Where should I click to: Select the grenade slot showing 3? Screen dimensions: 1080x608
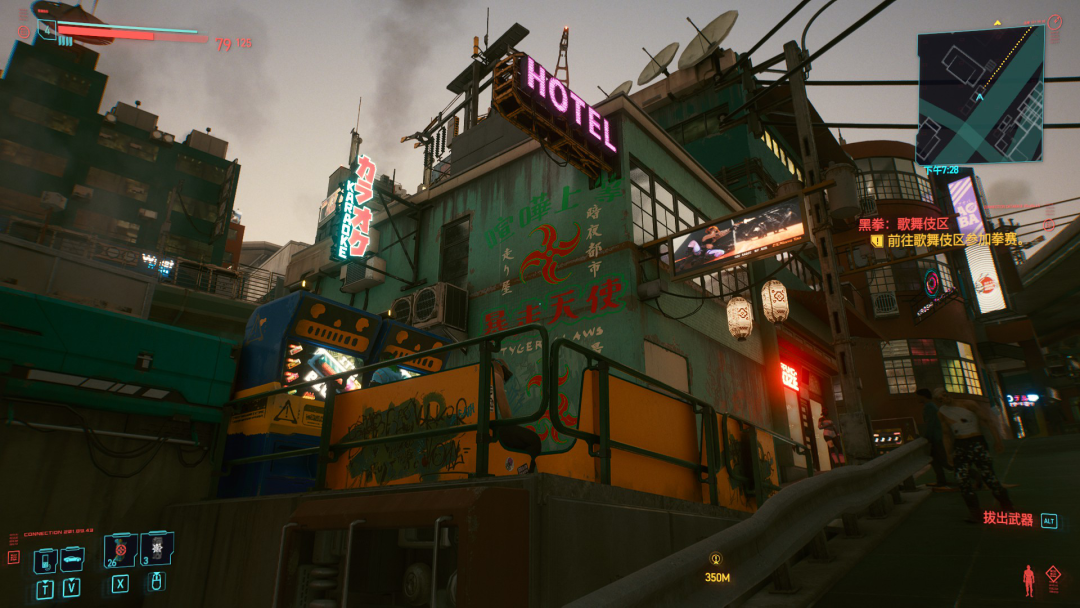point(157,549)
